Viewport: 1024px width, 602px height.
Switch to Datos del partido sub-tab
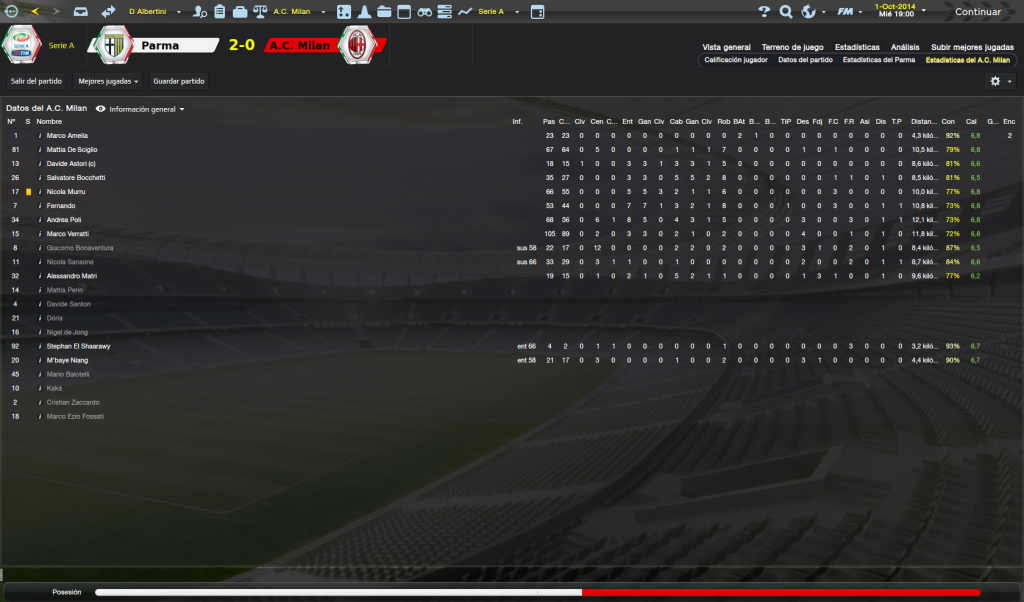[805, 60]
